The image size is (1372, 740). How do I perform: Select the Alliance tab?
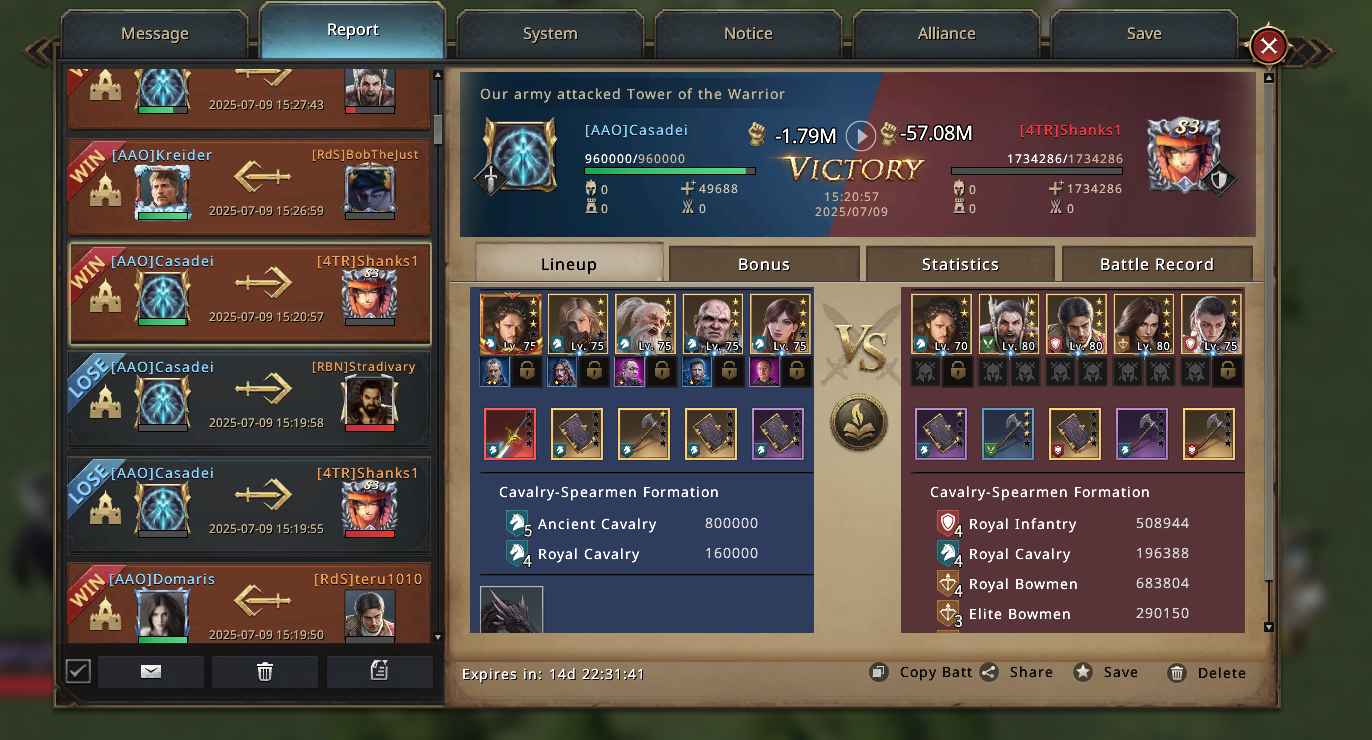[946, 34]
